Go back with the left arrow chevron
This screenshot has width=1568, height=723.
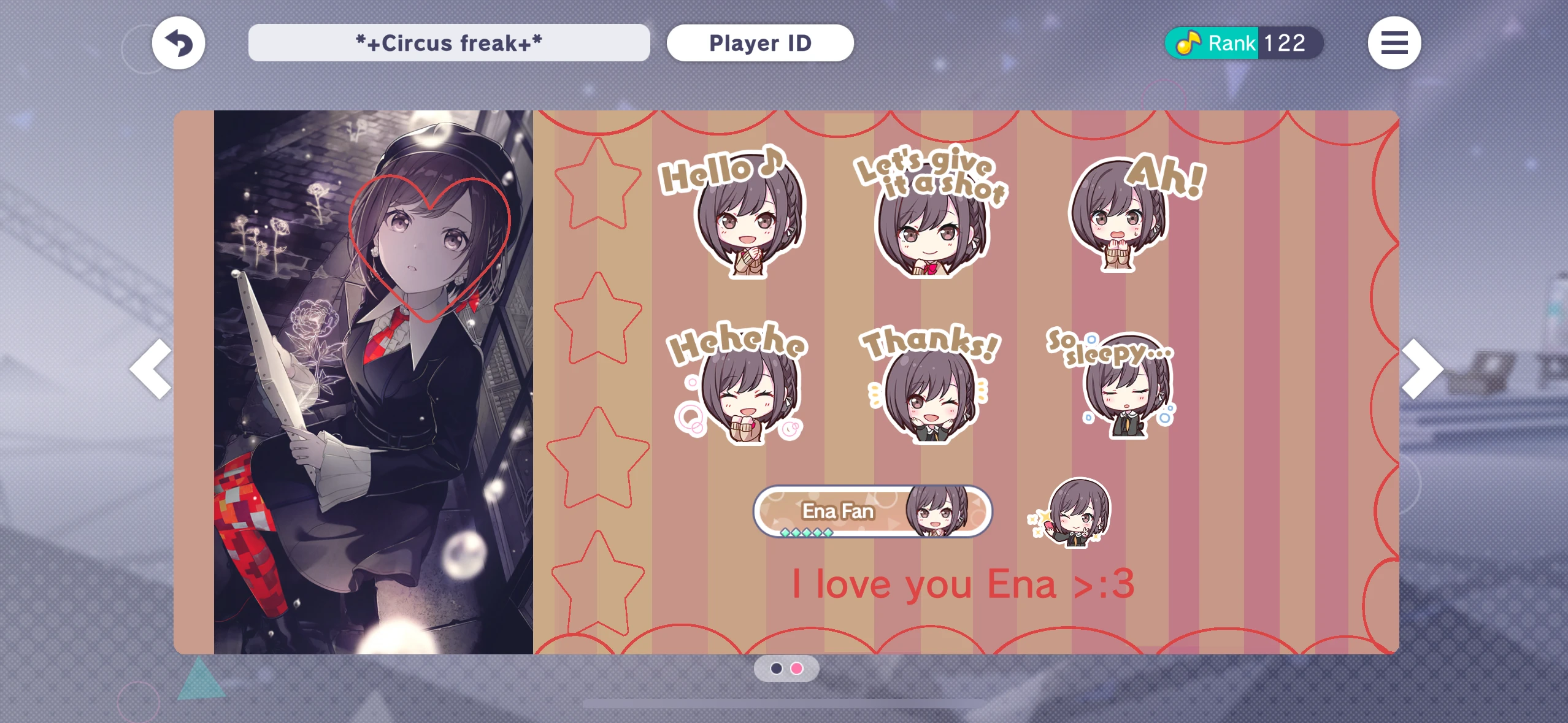tap(149, 368)
